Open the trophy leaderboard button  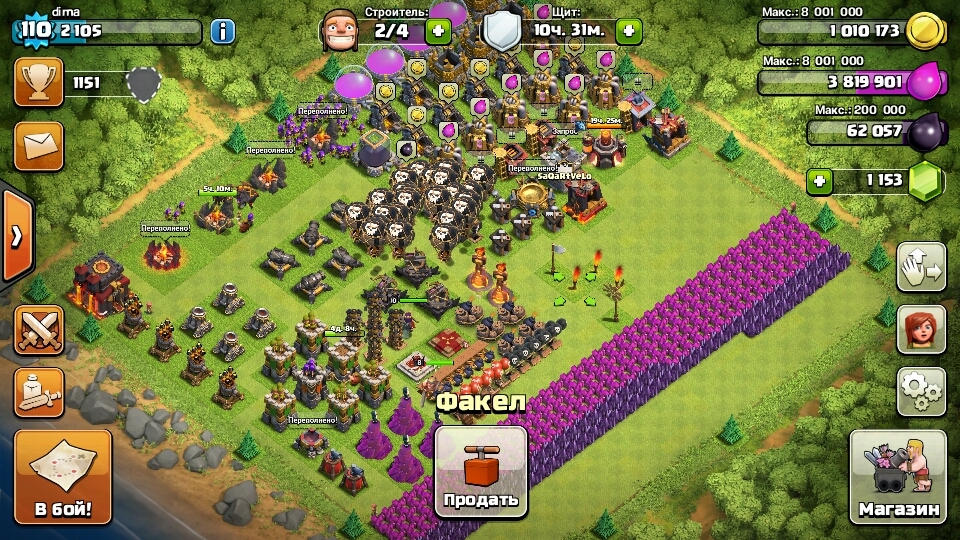coord(39,82)
